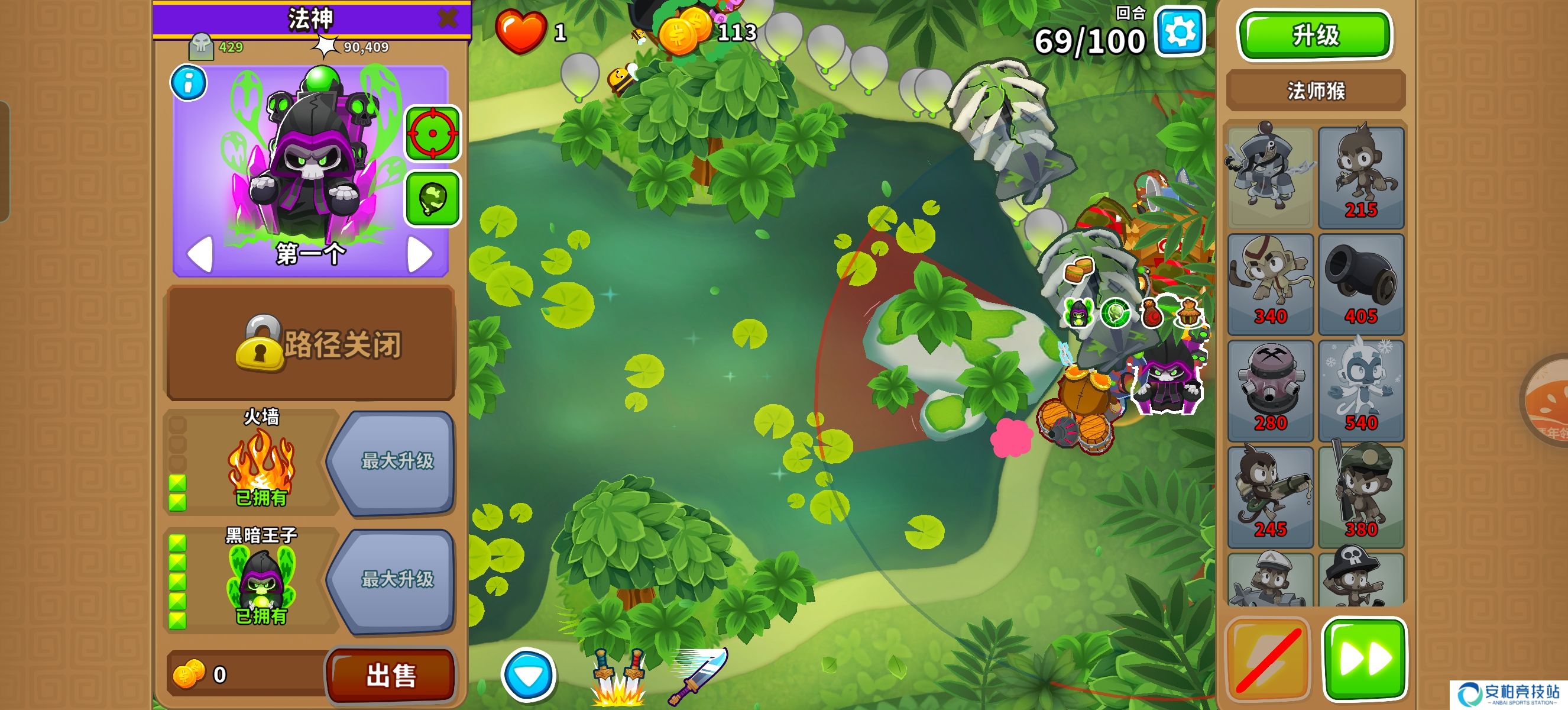Open the settings gear

[1180, 33]
